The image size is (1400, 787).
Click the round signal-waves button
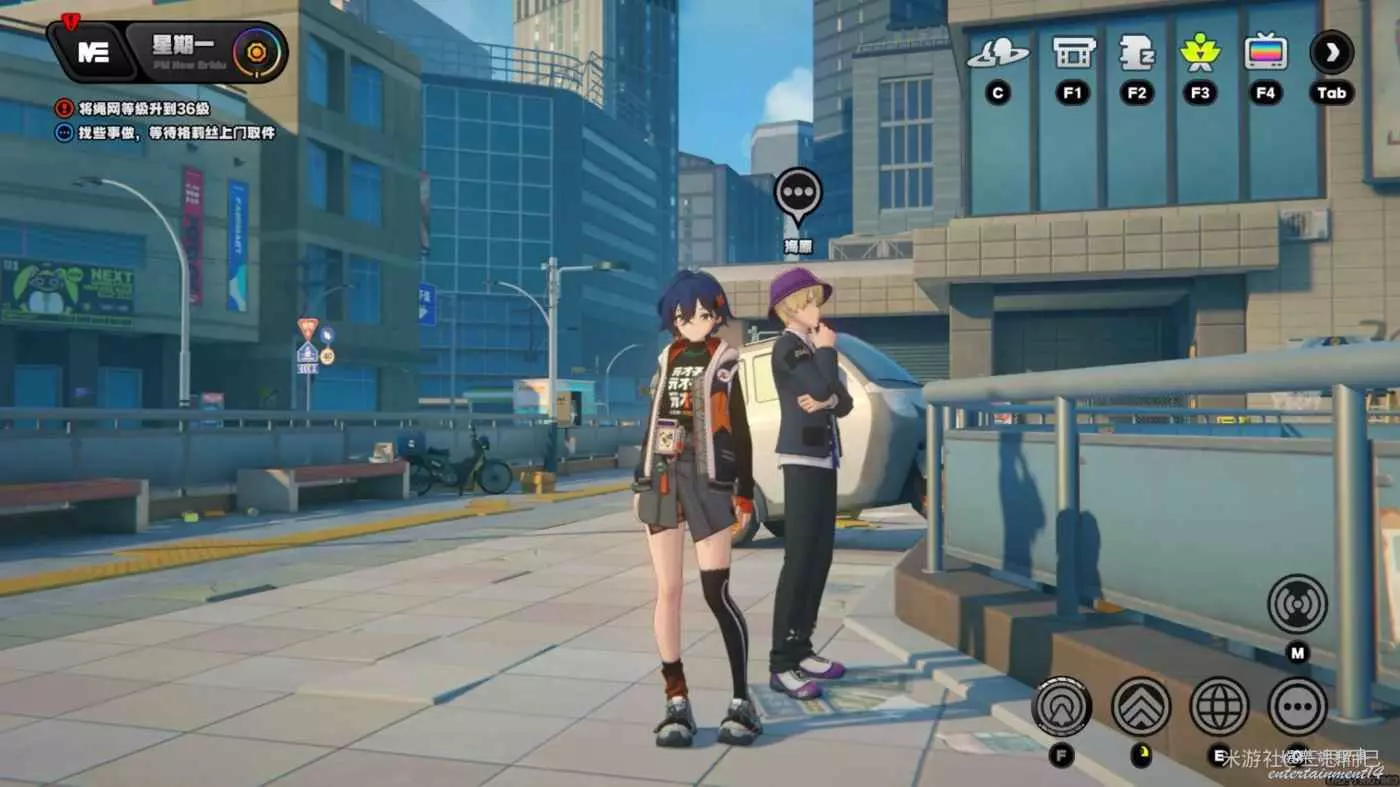point(1297,604)
